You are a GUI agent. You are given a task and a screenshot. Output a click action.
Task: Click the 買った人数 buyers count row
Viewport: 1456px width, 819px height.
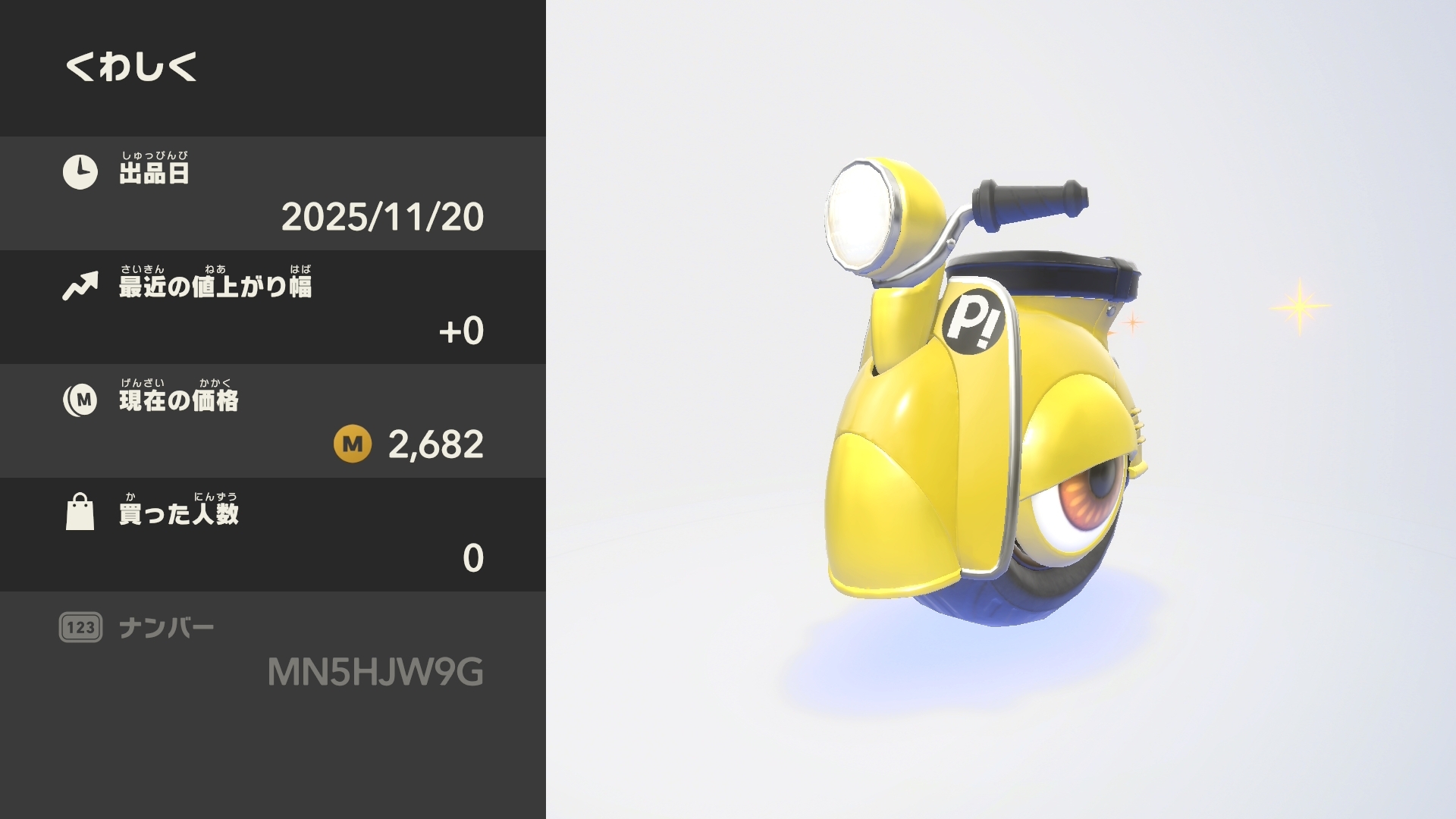click(x=273, y=535)
